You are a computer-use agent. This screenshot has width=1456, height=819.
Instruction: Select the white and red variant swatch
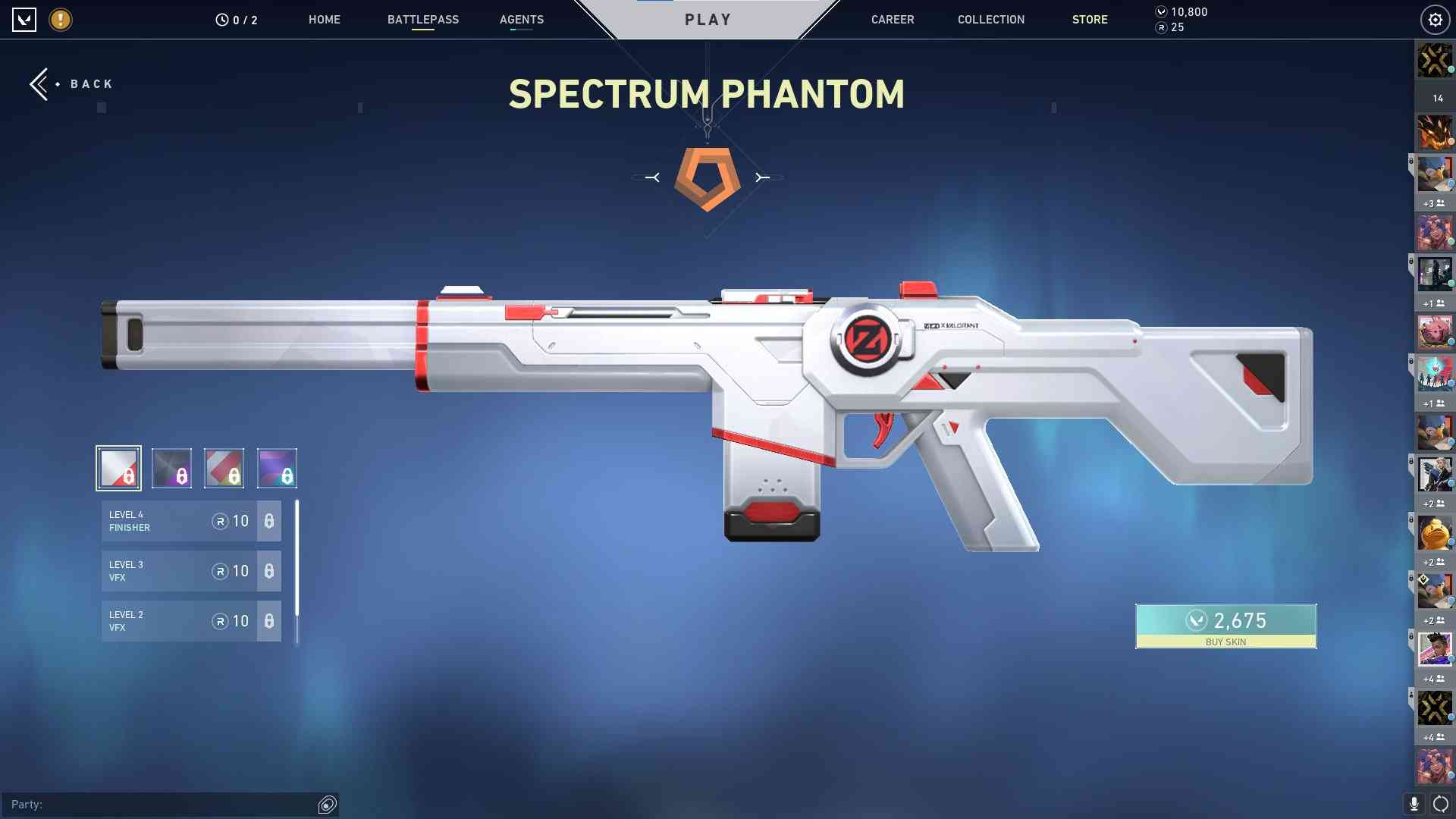(x=118, y=468)
